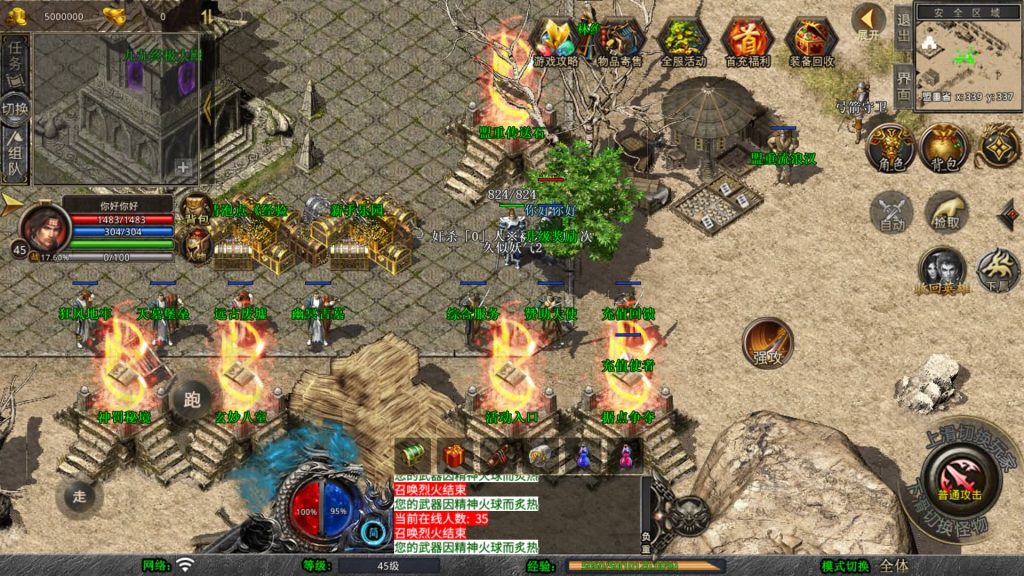Open the 全服活动 server events menu
Screen dimensions: 1024x576
pyautogui.click(x=683, y=41)
